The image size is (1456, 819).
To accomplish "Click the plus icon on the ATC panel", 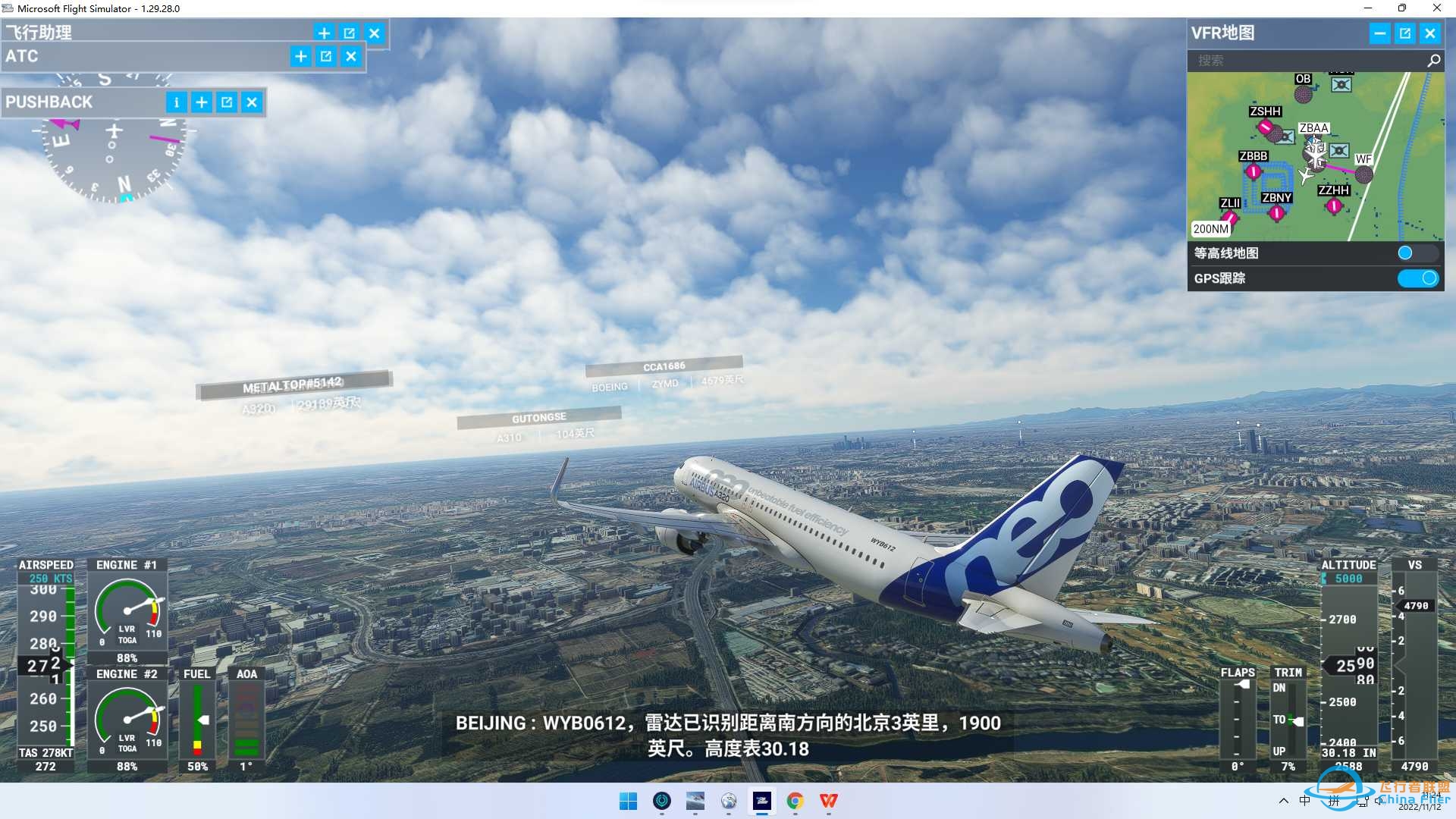I will click(x=300, y=56).
